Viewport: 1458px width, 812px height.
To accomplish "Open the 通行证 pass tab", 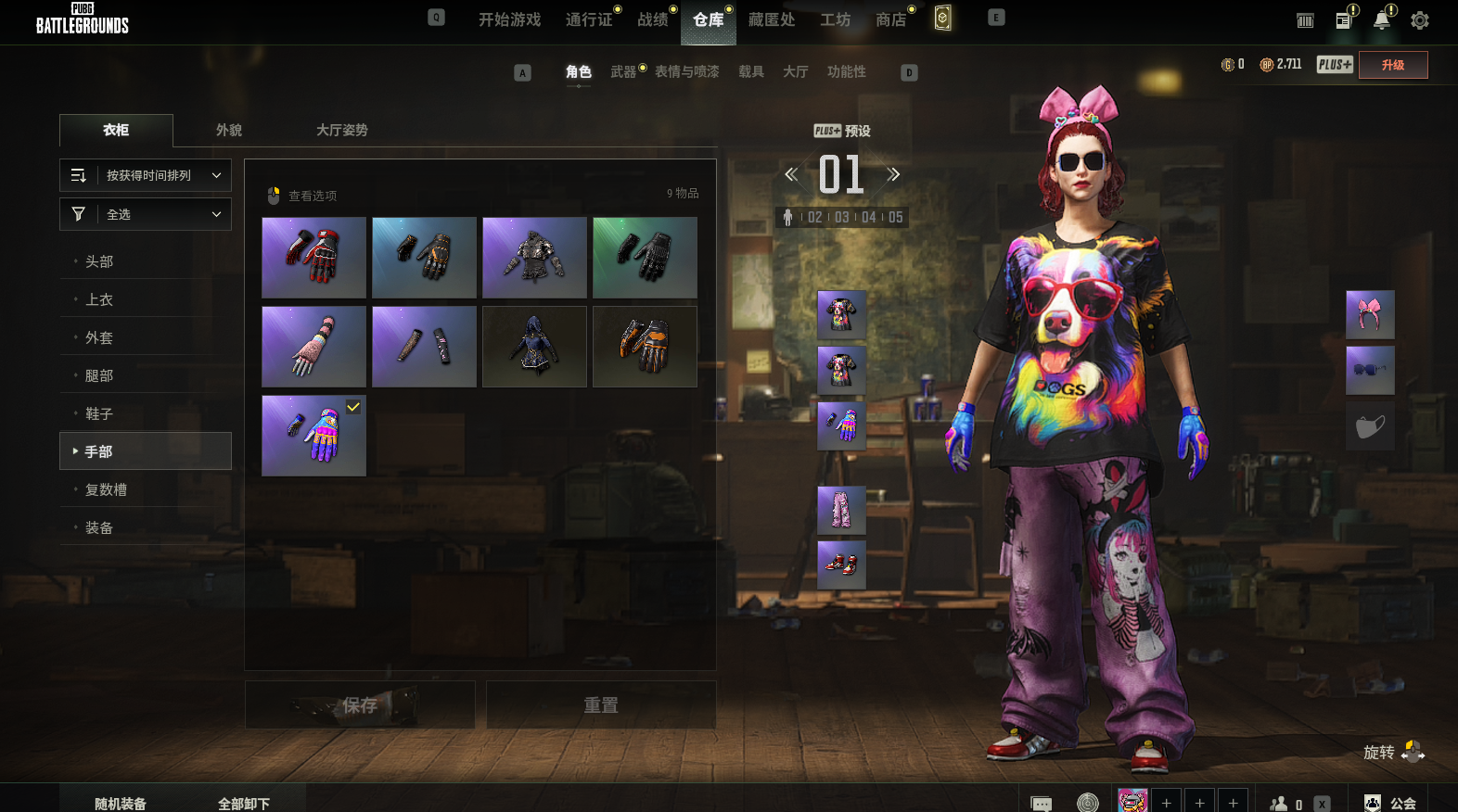I will click(589, 19).
